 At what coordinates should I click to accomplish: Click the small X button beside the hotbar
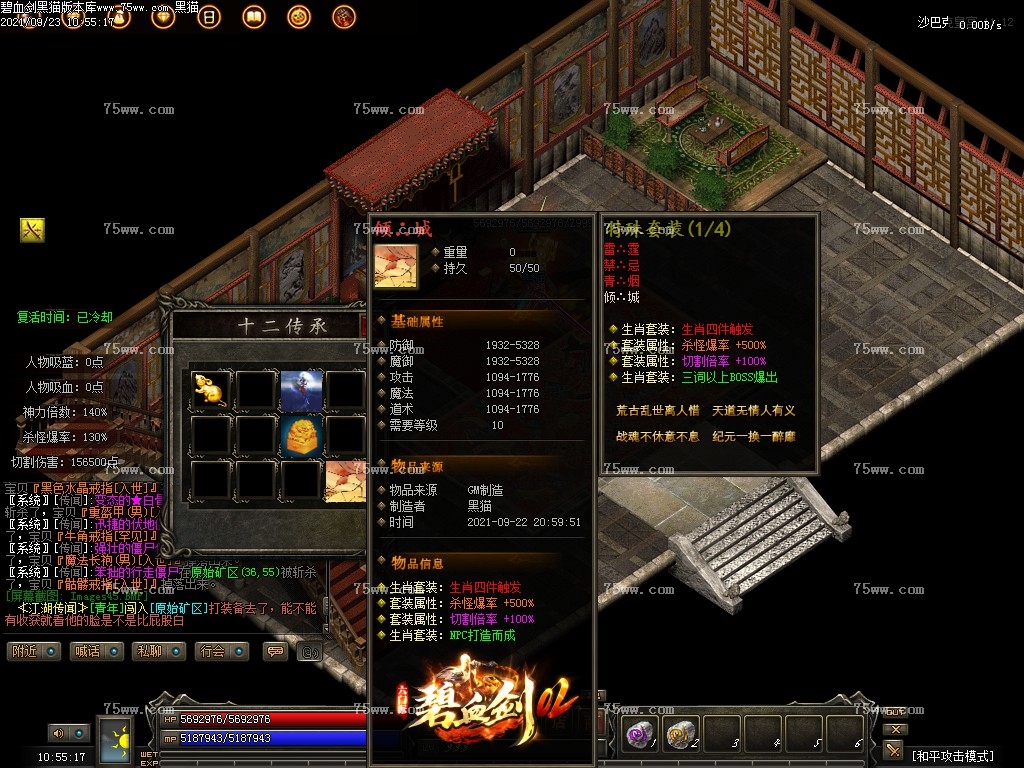click(896, 729)
